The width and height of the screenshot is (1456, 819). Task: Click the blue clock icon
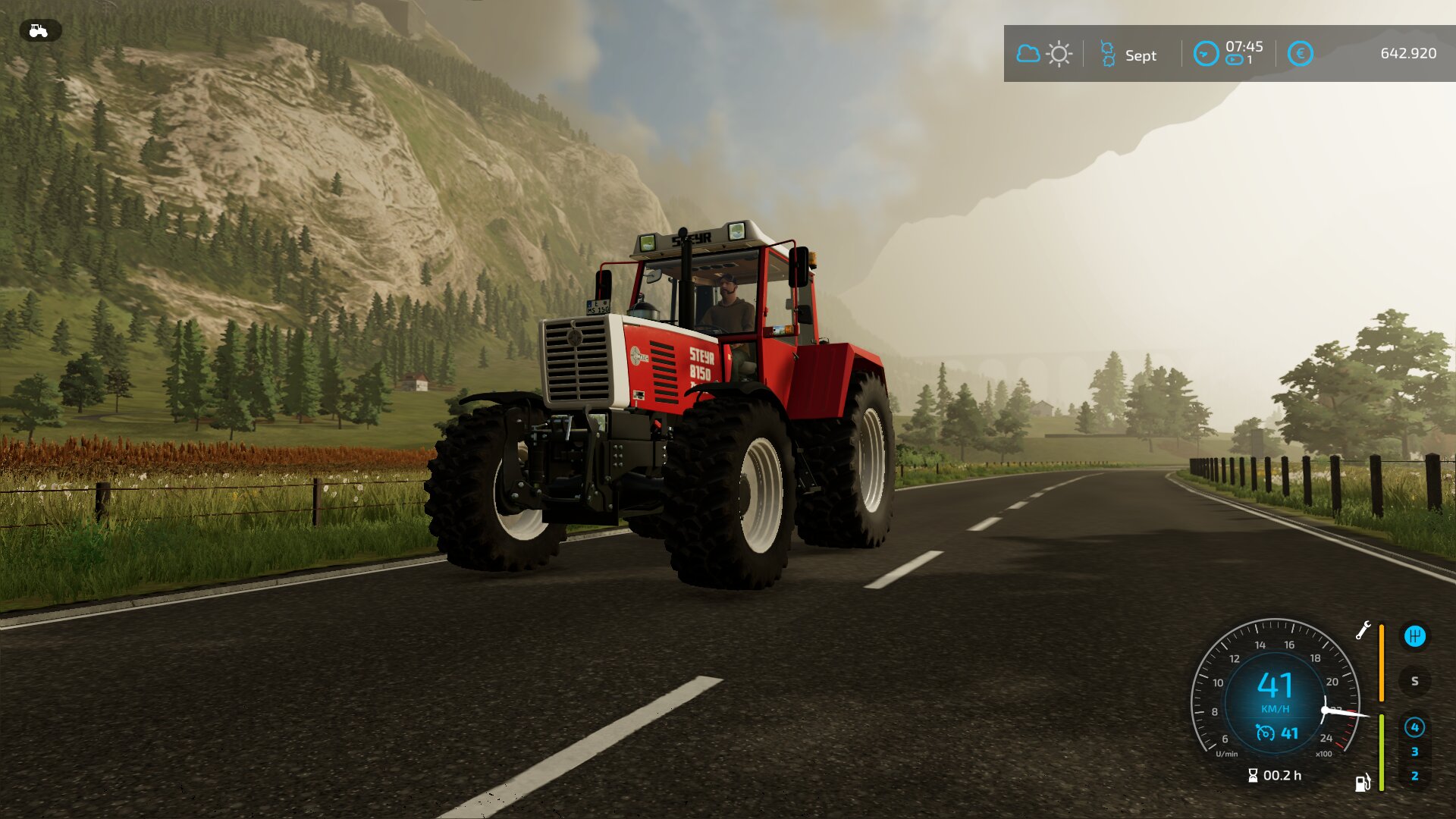click(x=1205, y=54)
